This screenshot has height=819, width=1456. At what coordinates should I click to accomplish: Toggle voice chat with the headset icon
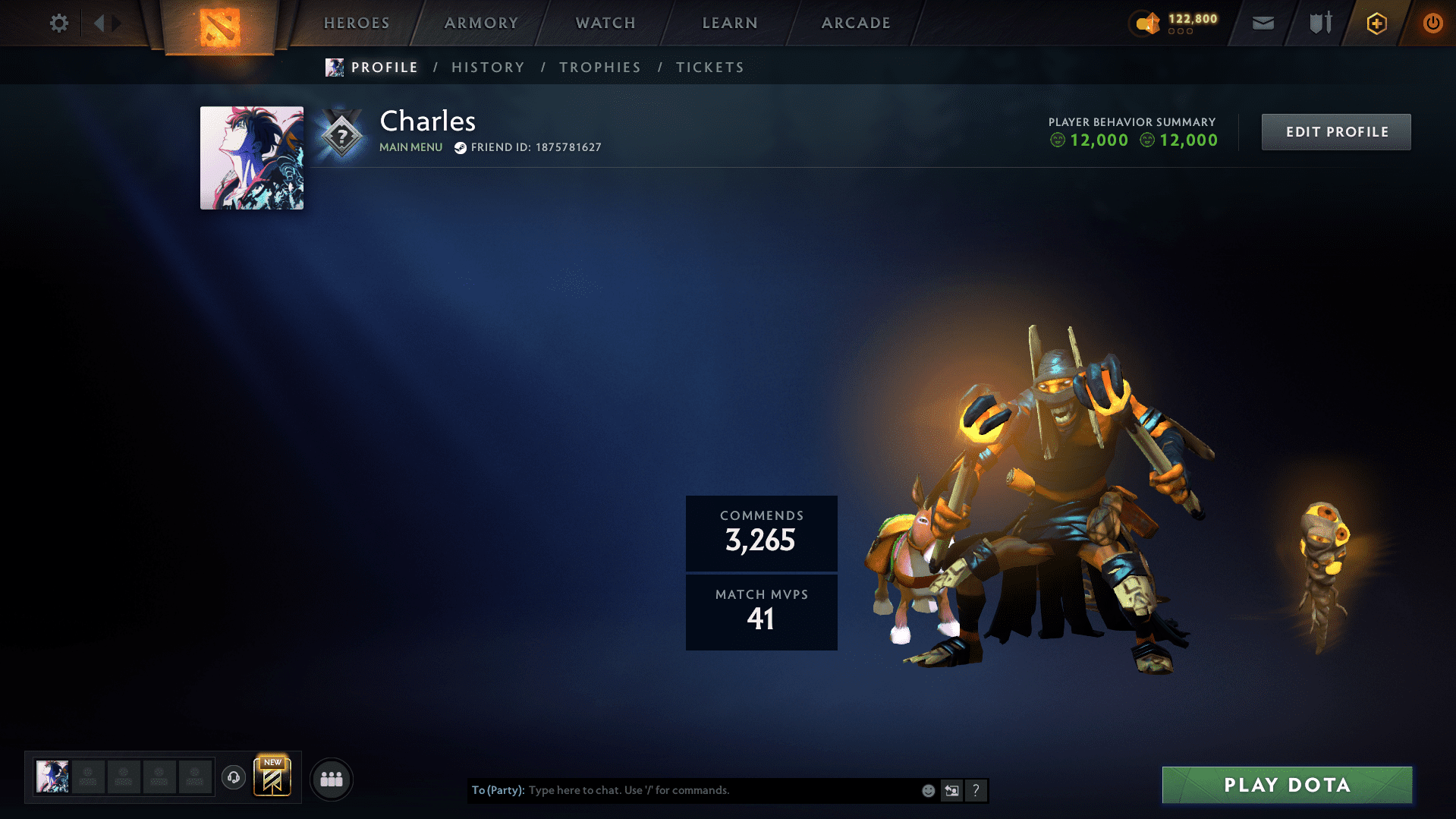pos(233,778)
